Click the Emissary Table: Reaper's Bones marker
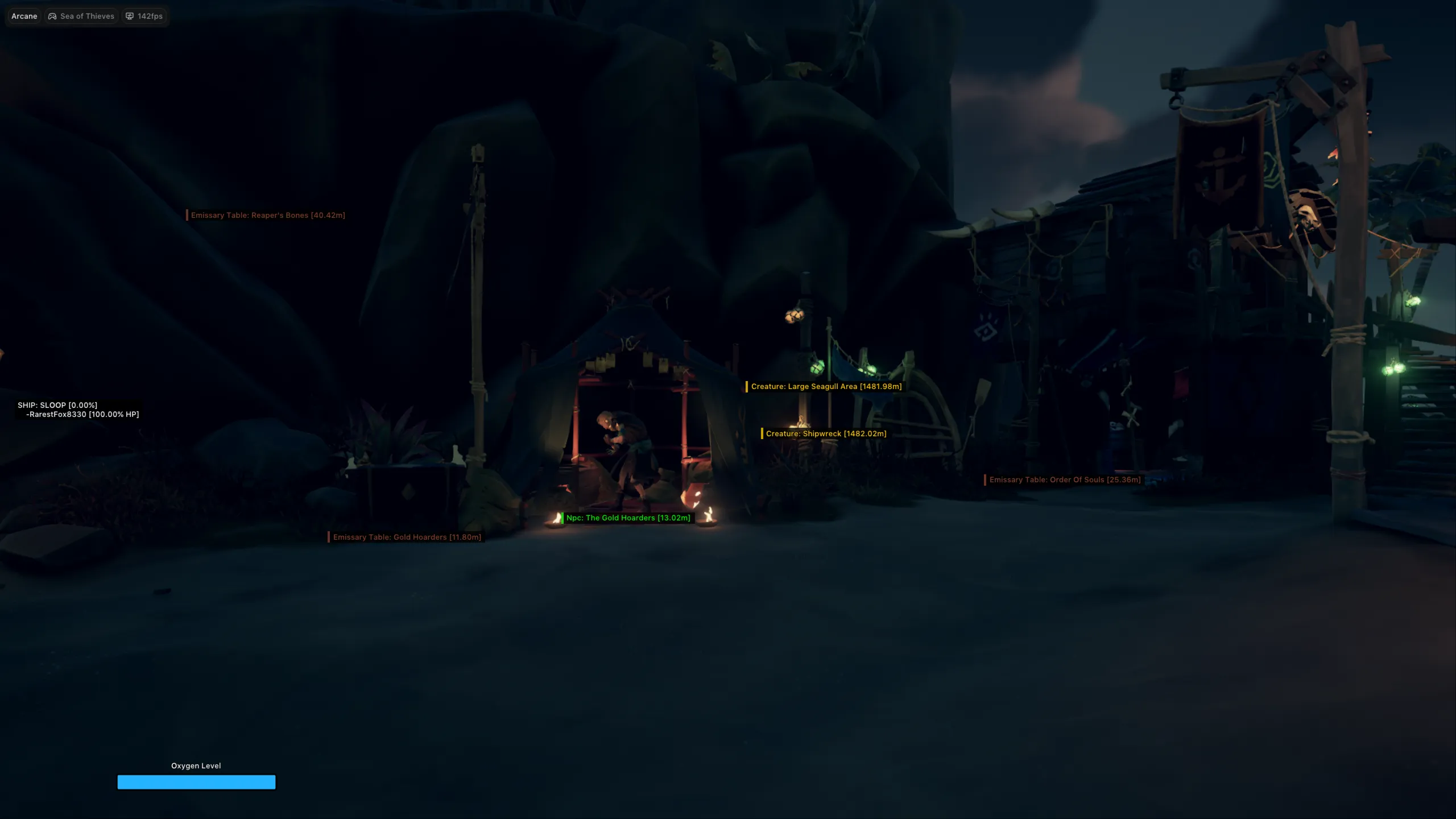 coord(267,215)
